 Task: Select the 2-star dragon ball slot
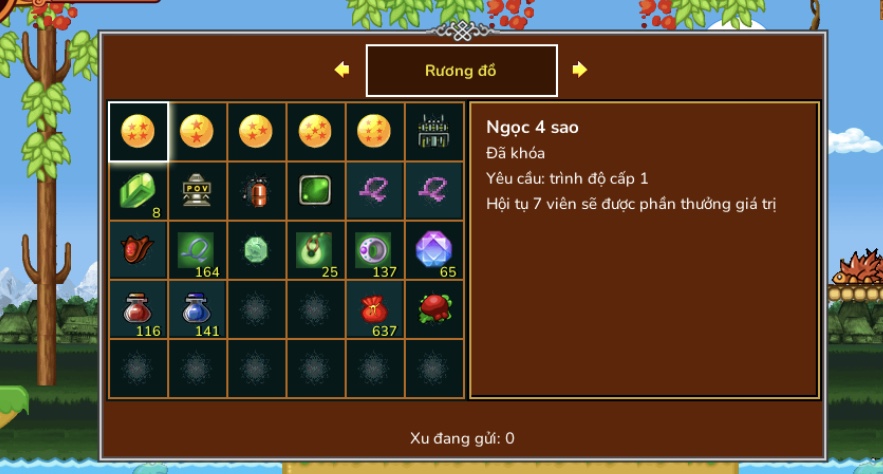(x=197, y=131)
